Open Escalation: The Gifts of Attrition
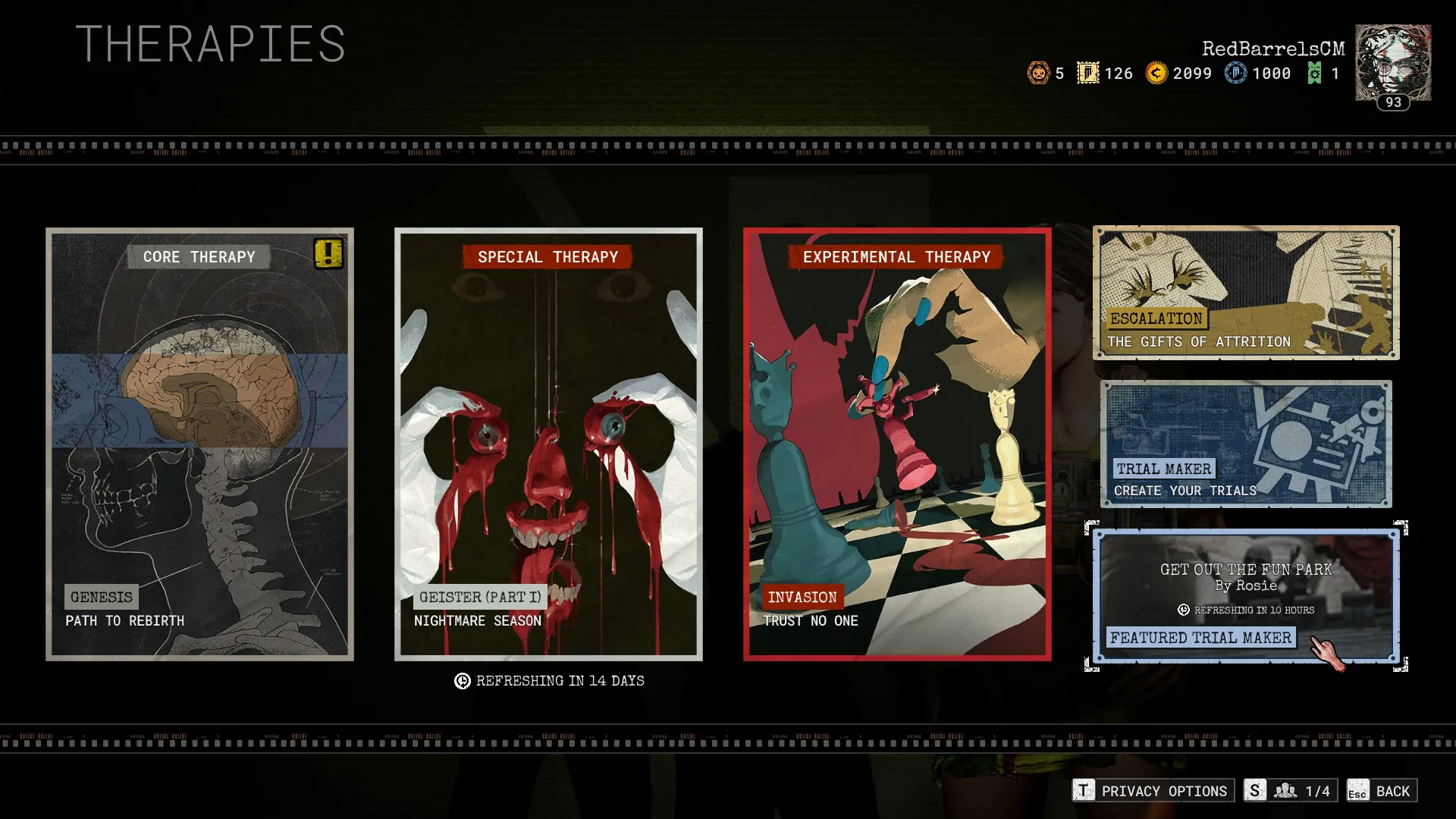The width and height of the screenshot is (1456, 819). 1246,293
